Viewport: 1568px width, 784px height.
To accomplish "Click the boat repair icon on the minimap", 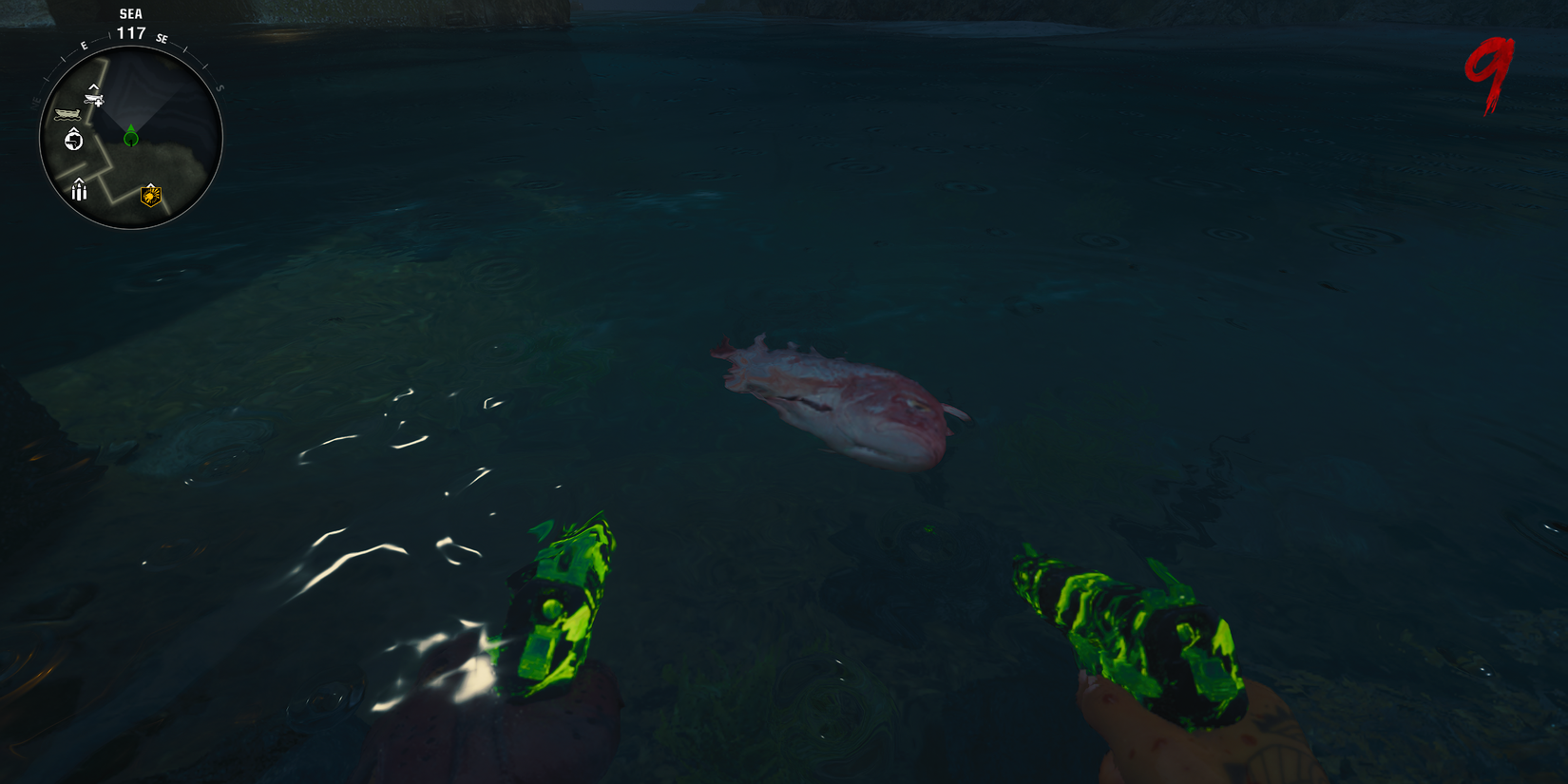I will click(x=93, y=100).
